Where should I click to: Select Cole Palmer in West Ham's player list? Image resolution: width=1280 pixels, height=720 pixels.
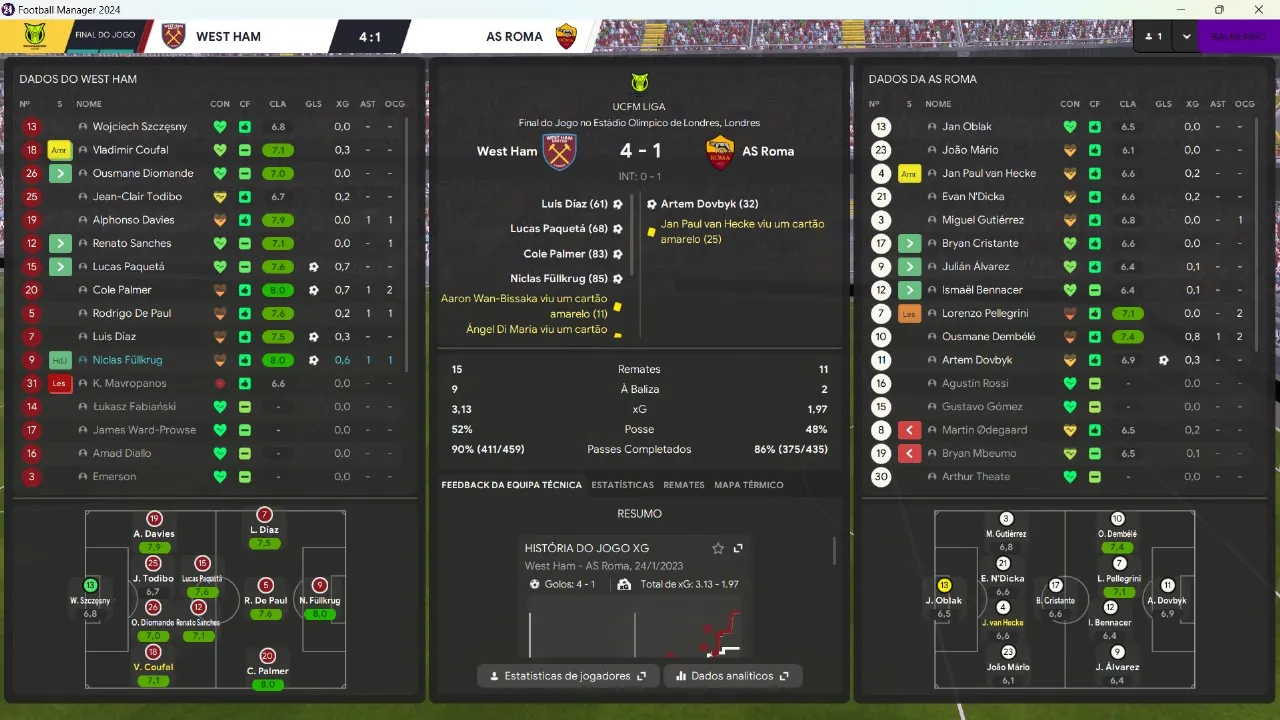pyautogui.click(x=122, y=290)
